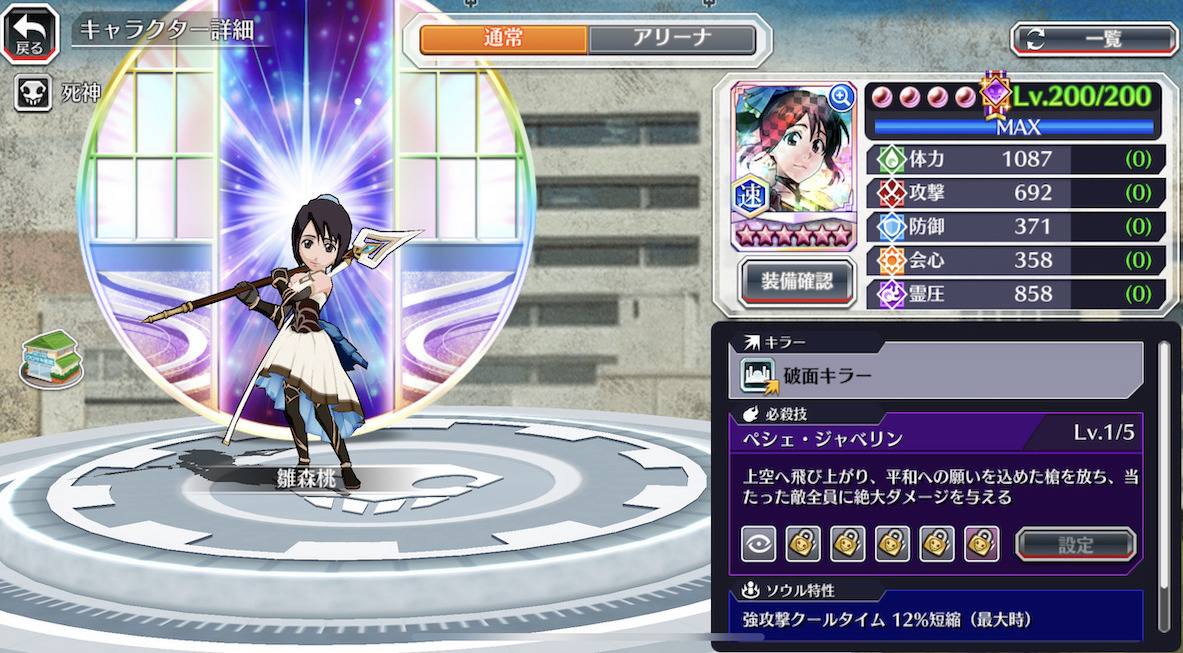Magnify the character portrait artwork
The height and width of the screenshot is (653, 1183).
point(841,96)
